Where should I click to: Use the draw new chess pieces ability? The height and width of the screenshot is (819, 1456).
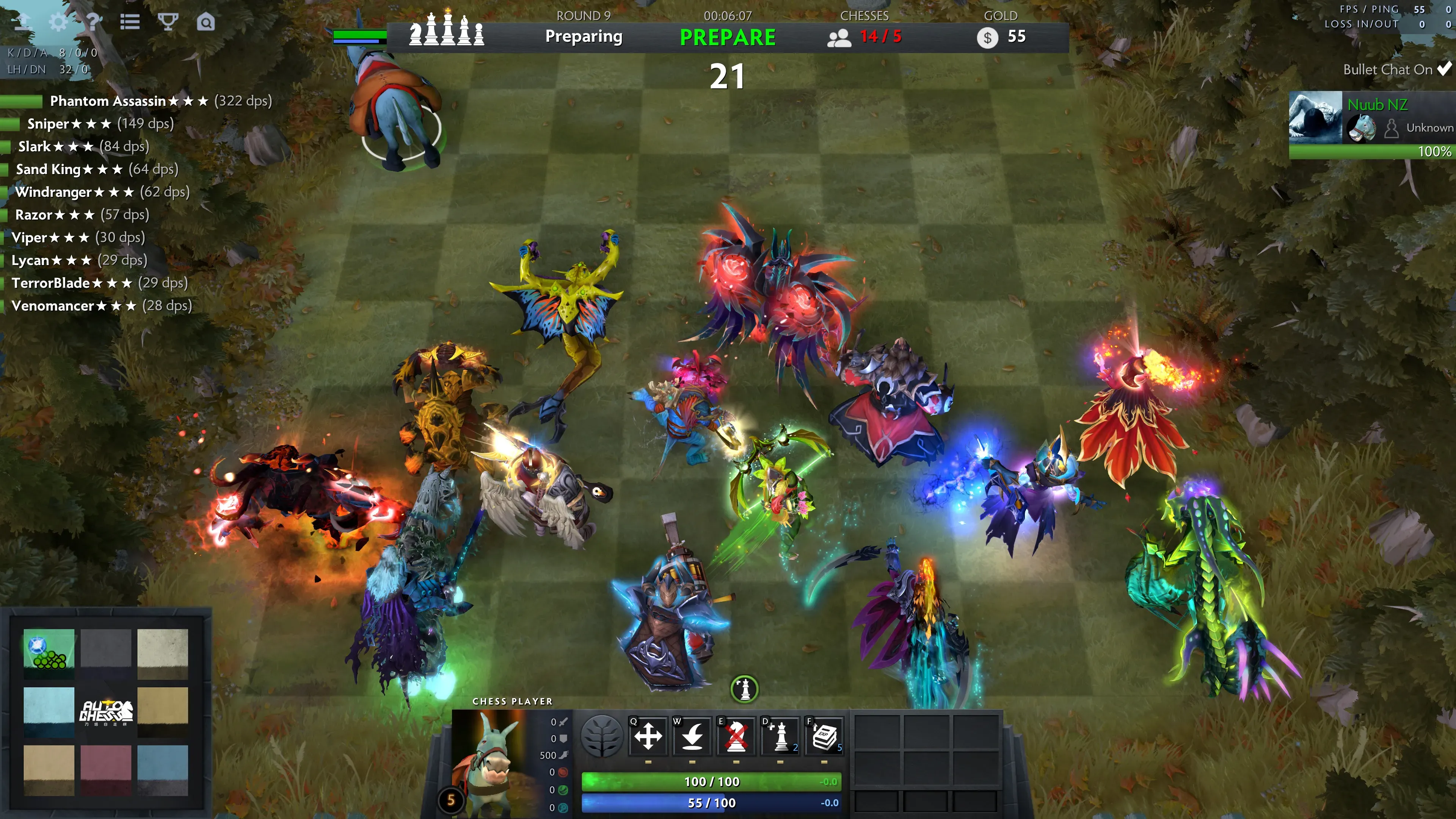pos(781,736)
